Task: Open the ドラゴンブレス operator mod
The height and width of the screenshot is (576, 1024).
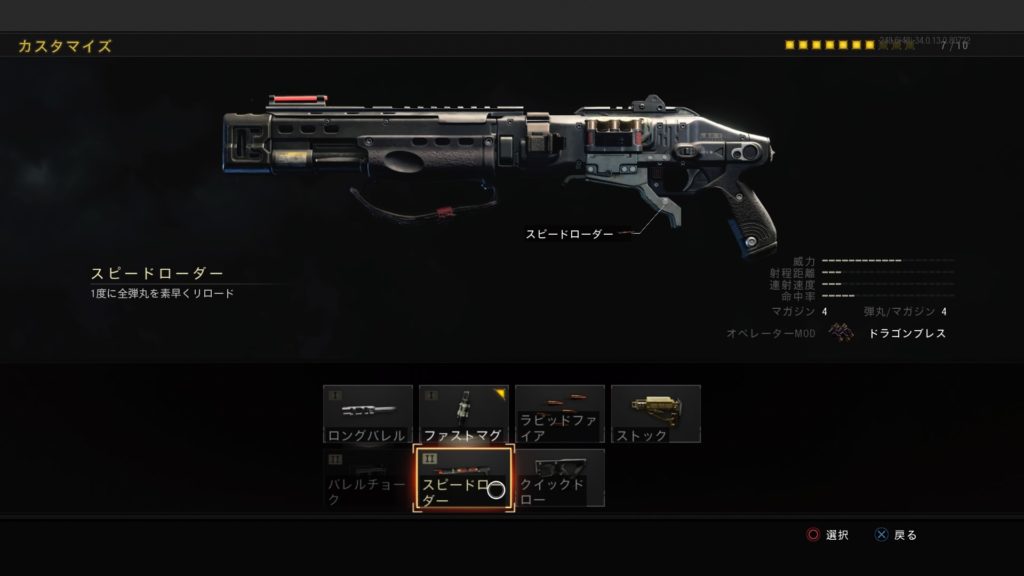Action: point(890,333)
